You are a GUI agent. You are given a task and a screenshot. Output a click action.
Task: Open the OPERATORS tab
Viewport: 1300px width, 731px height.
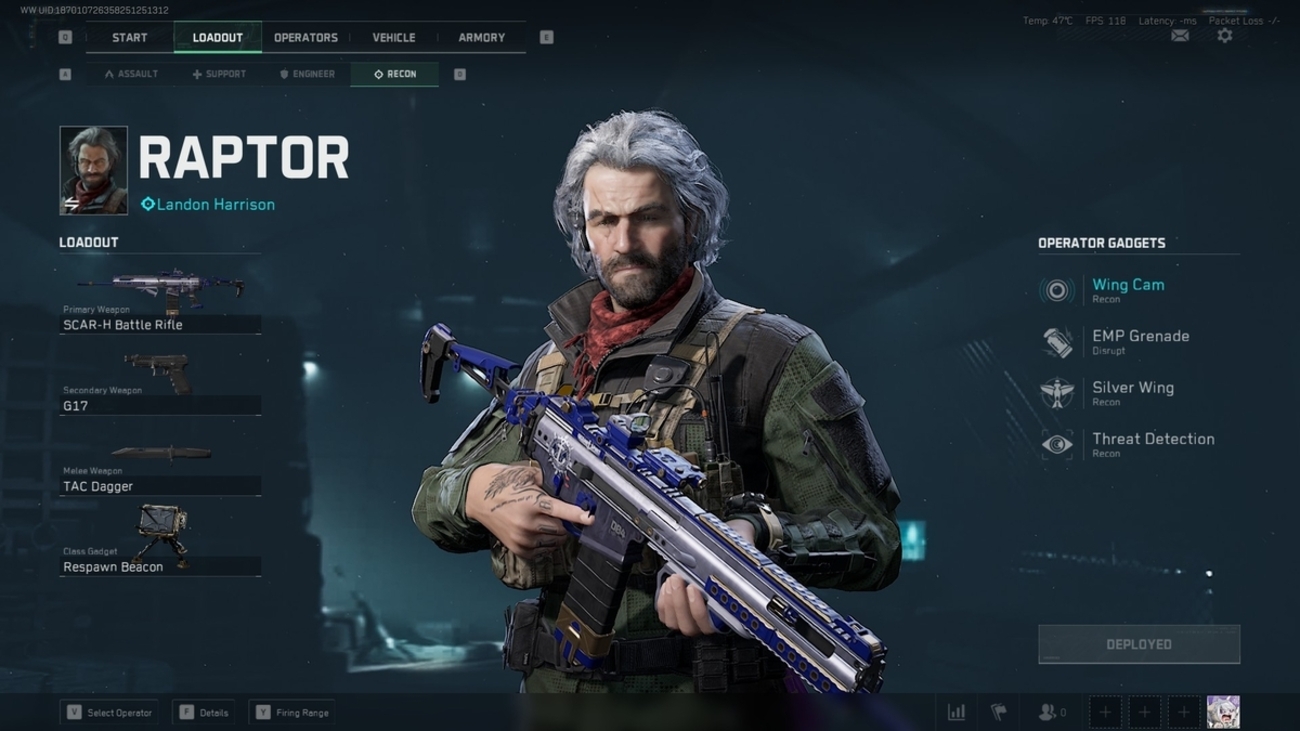pos(305,38)
